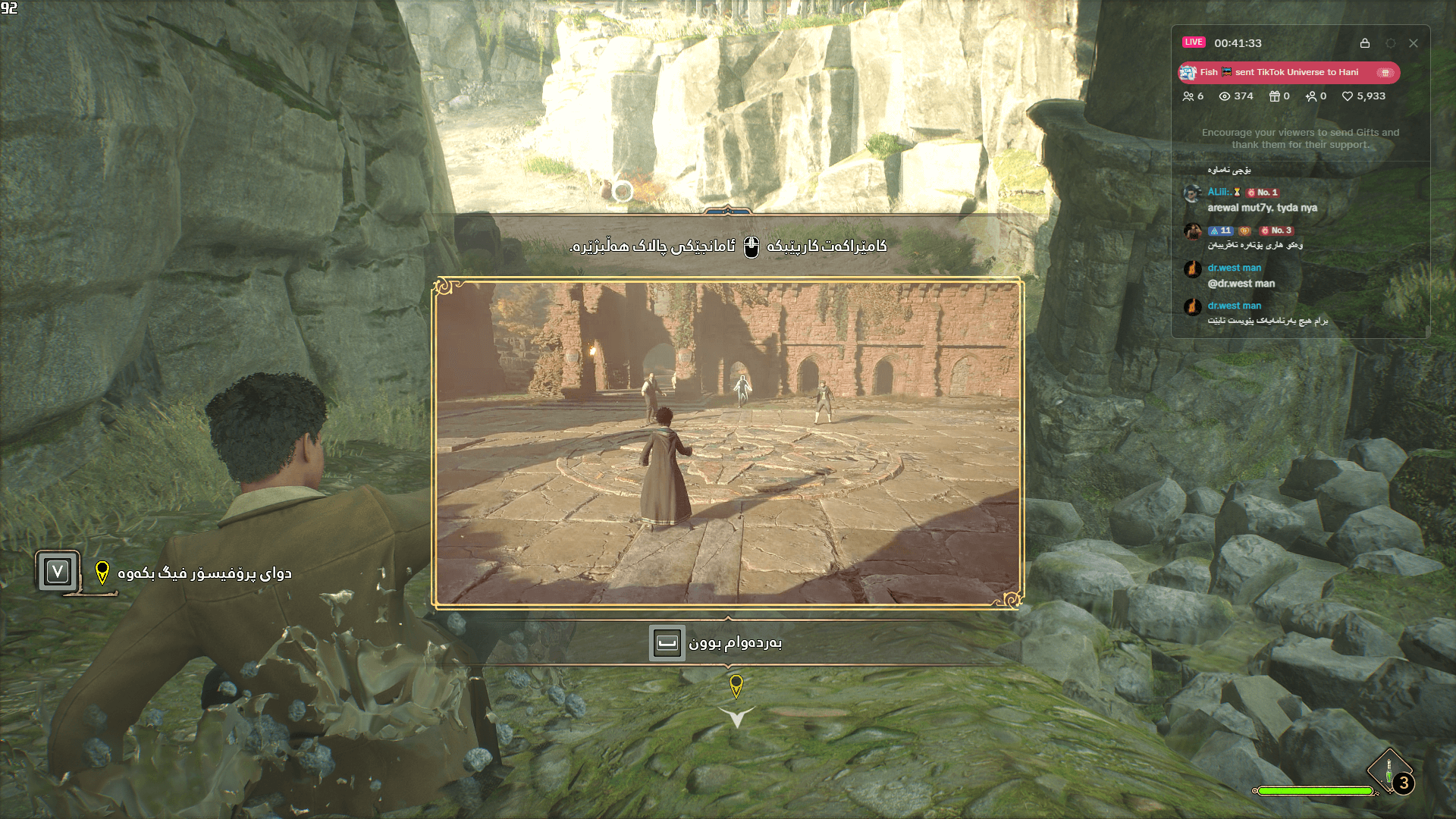Click the eye icon with 374 views
Image resolution: width=1456 pixels, height=819 pixels.
1225,96
